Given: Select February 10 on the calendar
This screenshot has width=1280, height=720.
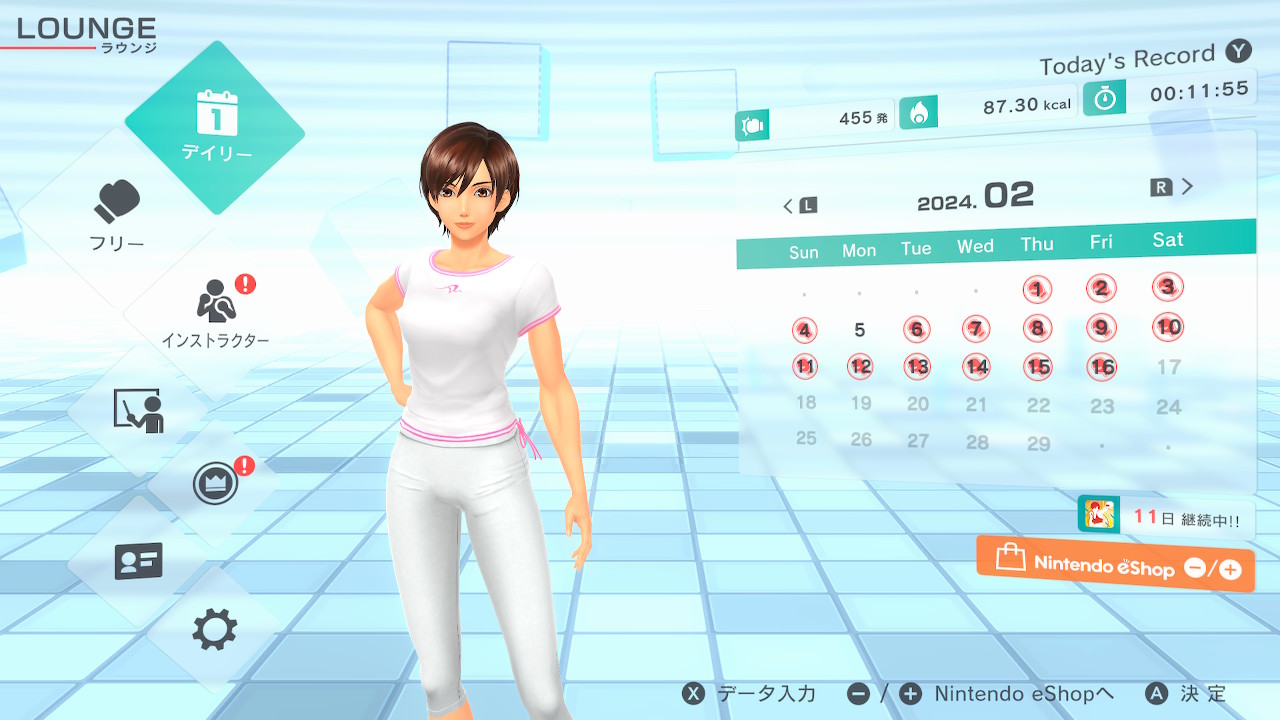Looking at the screenshot, I should coord(1168,327).
